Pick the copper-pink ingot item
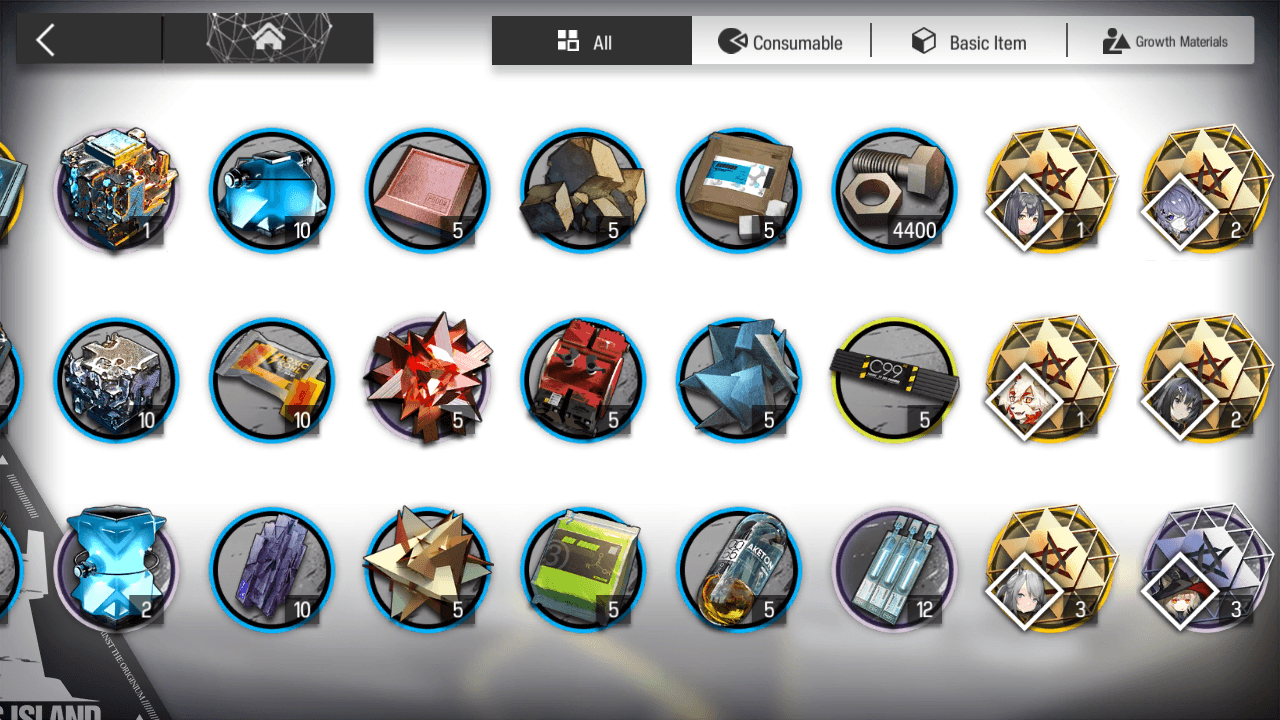Viewport: 1280px width, 720px height. (428, 190)
